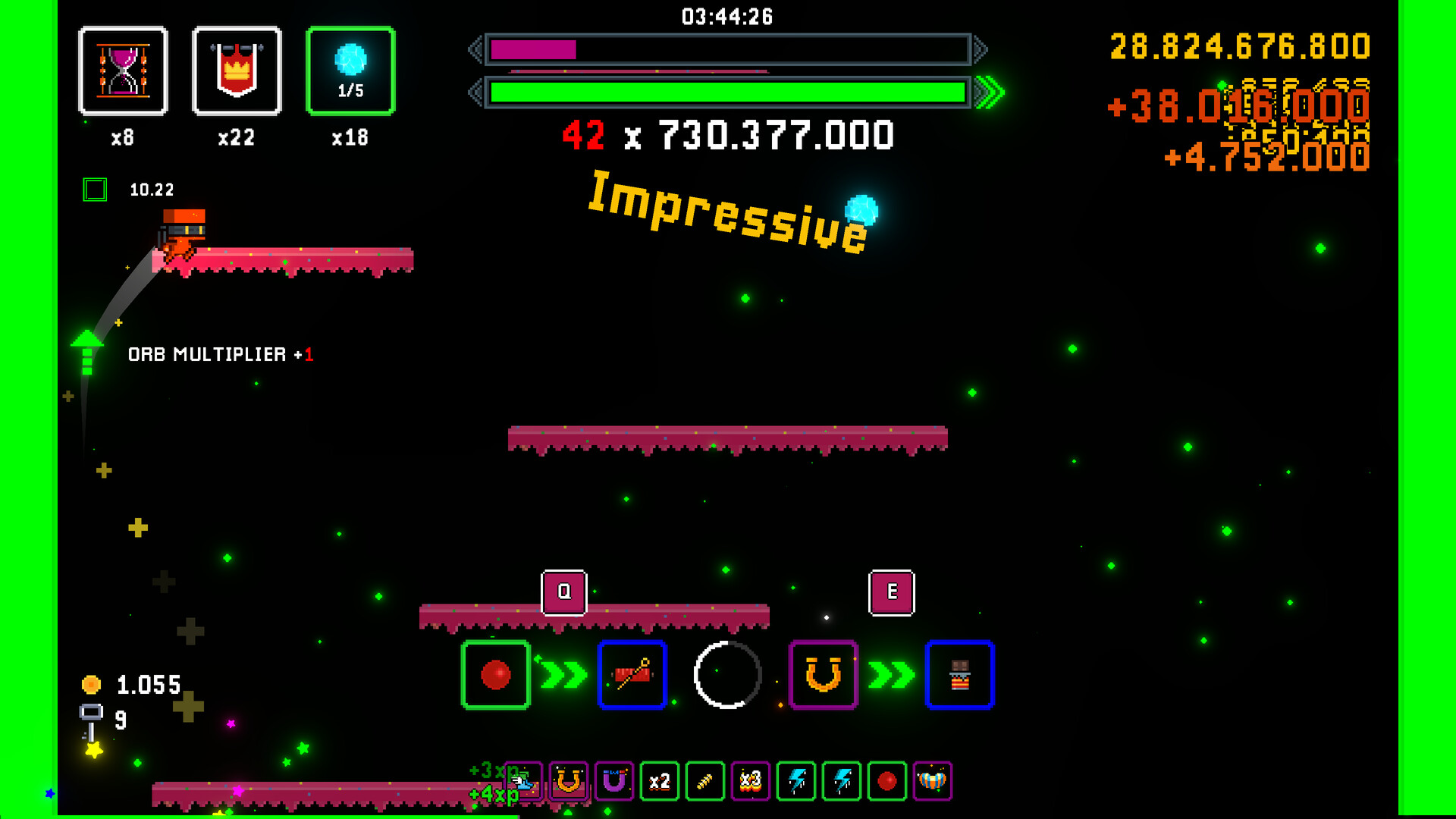This screenshot has width=1456, height=819.
Task: Click the crown banner item showing x22
Action: pos(237,71)
